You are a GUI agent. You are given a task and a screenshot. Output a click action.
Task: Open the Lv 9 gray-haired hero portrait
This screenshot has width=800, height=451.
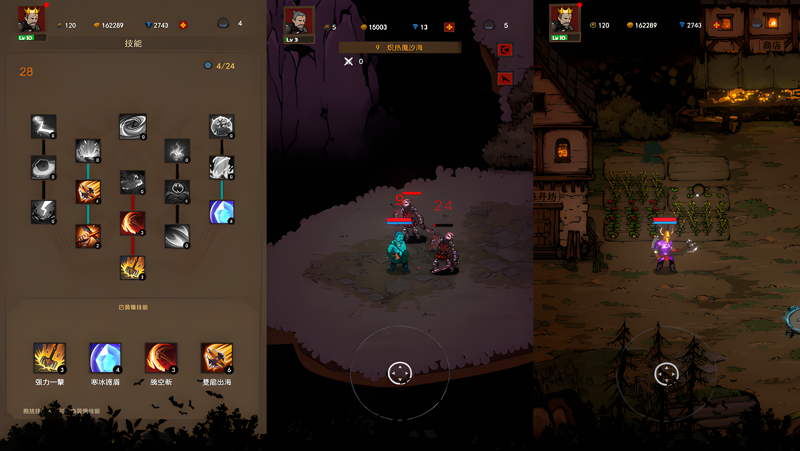click(x=298, y=22)
